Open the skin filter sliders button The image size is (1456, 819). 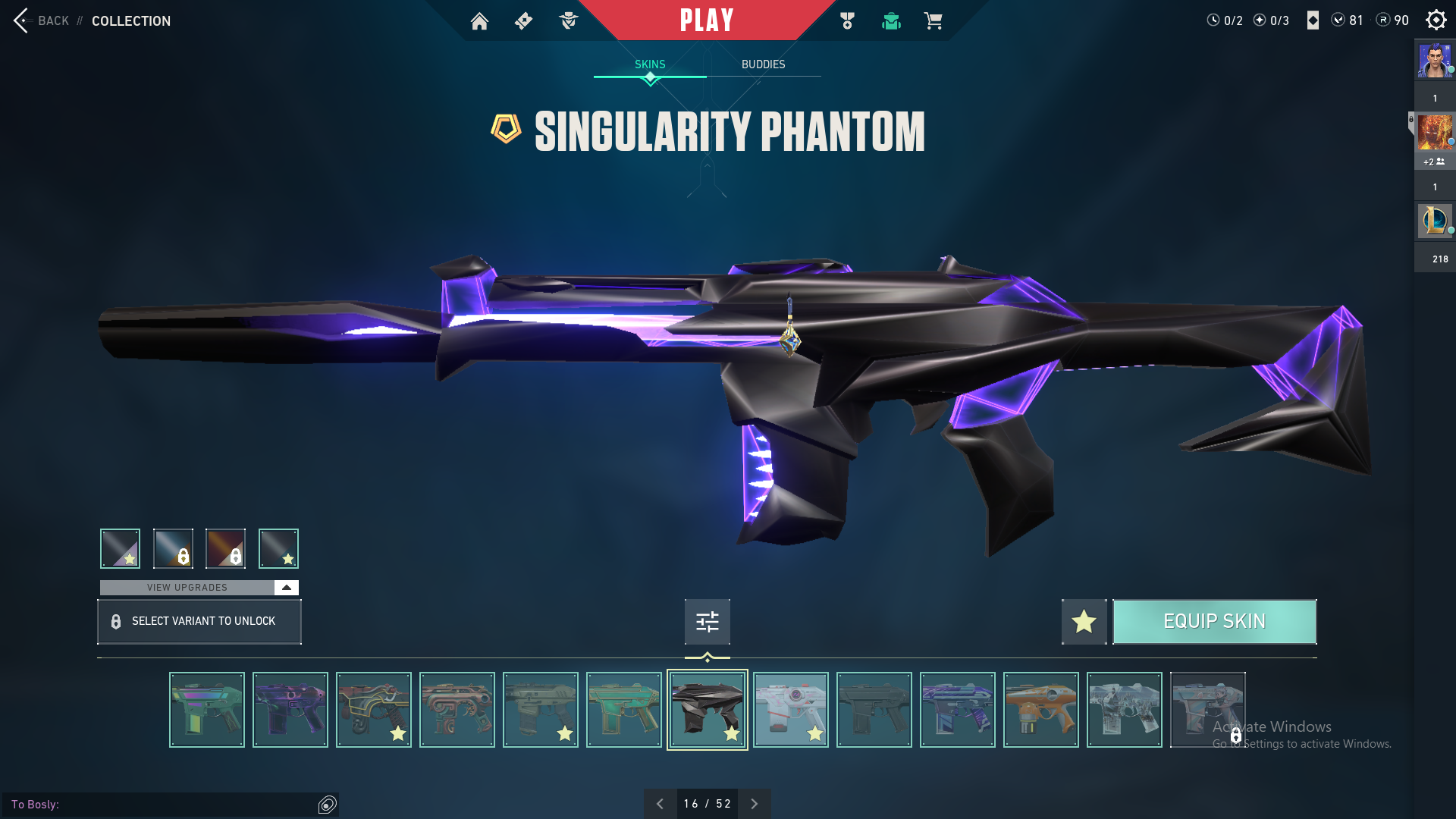pos(707,622)
